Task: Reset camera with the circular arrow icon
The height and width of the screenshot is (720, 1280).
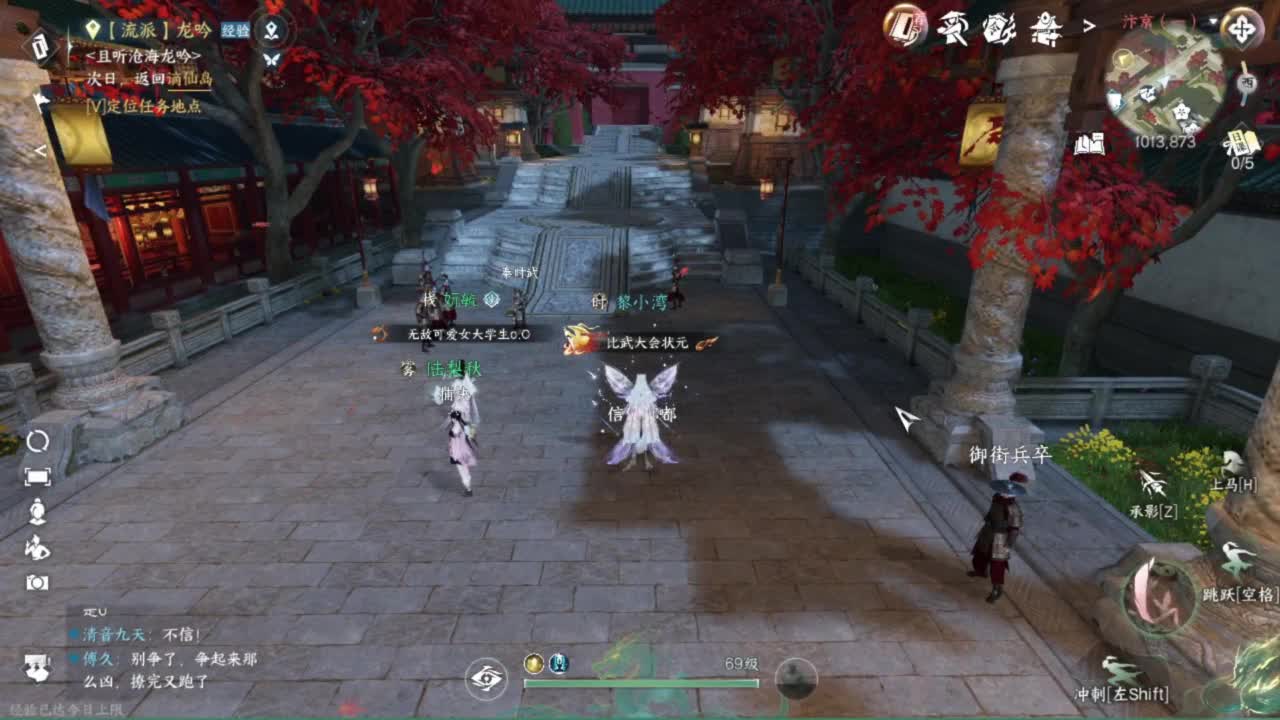Action: (38, 441)
